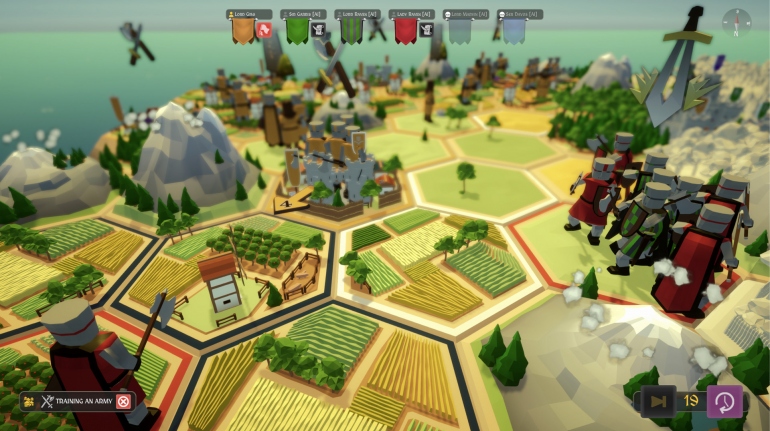Select Sir Gideon's bright green banner
770x431 pixels.
pos(297,31)
